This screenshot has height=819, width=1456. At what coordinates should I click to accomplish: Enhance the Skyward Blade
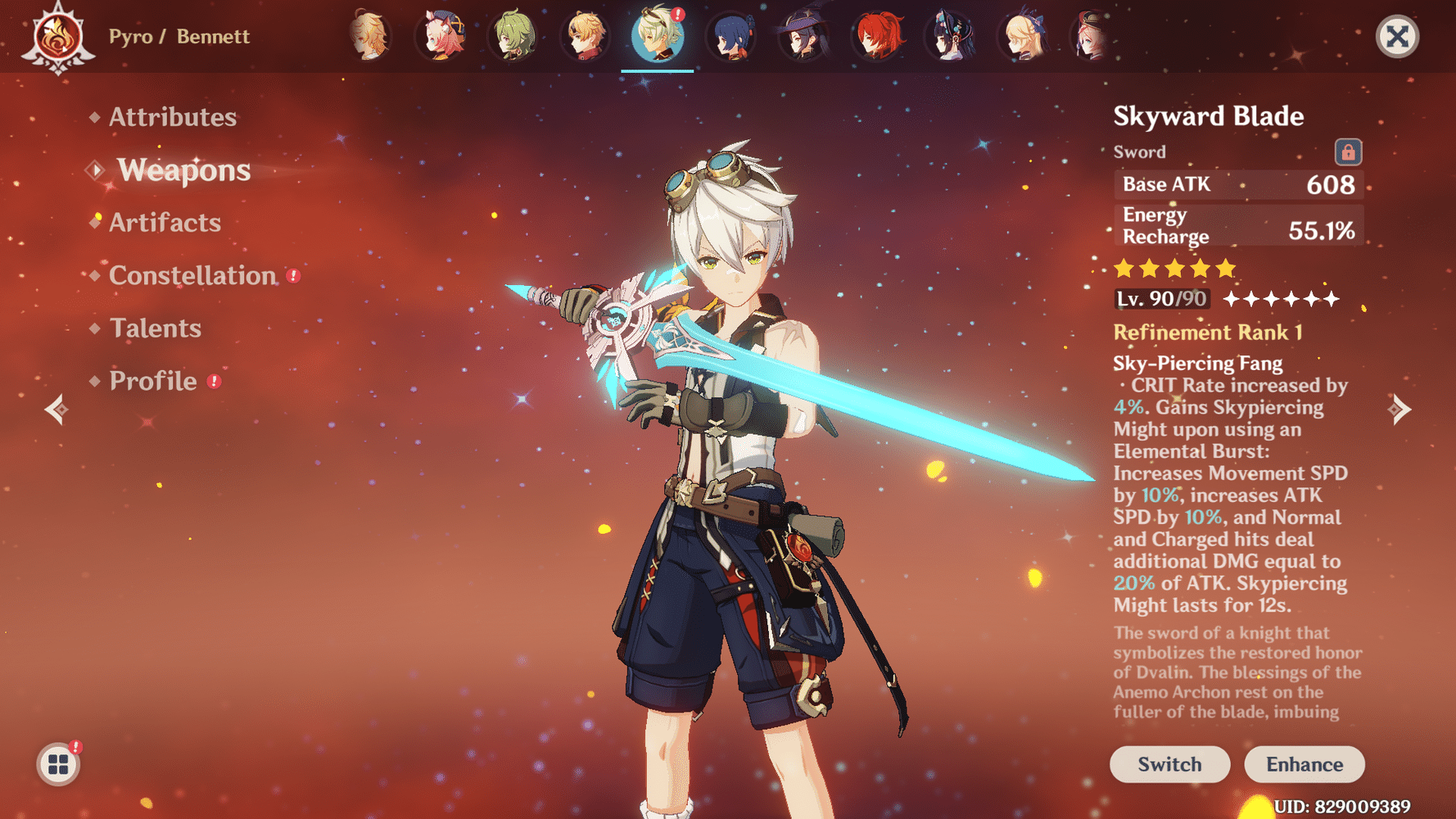pos(1304,764)
